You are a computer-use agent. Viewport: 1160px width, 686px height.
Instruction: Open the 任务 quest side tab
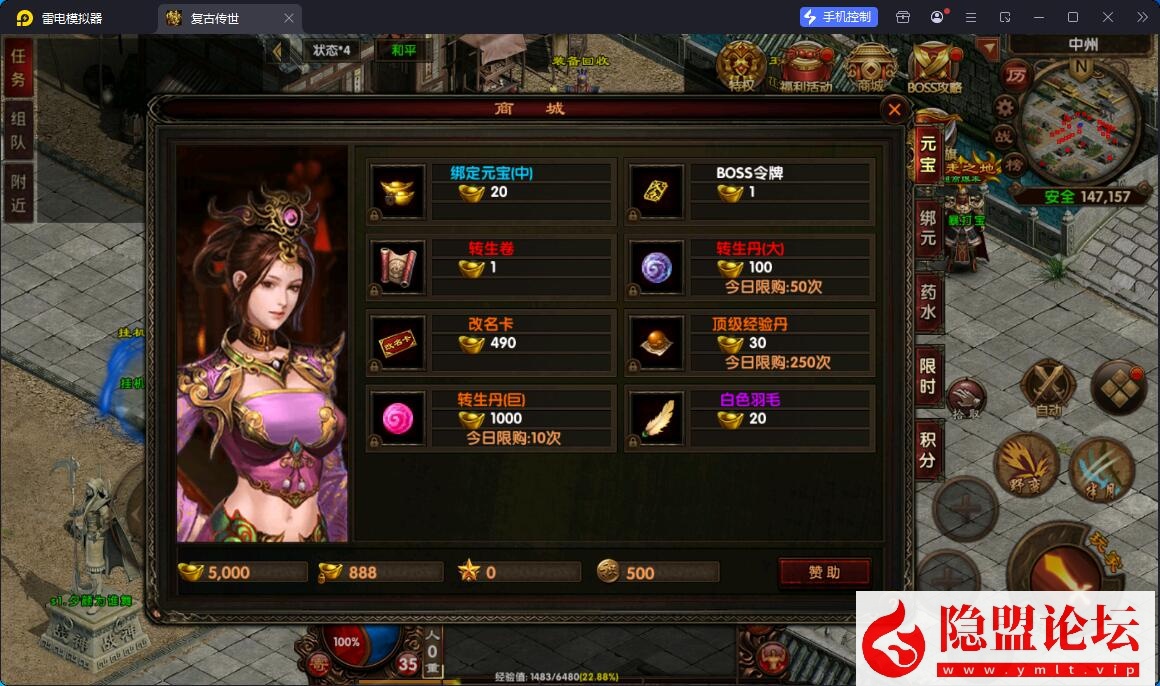18,68
